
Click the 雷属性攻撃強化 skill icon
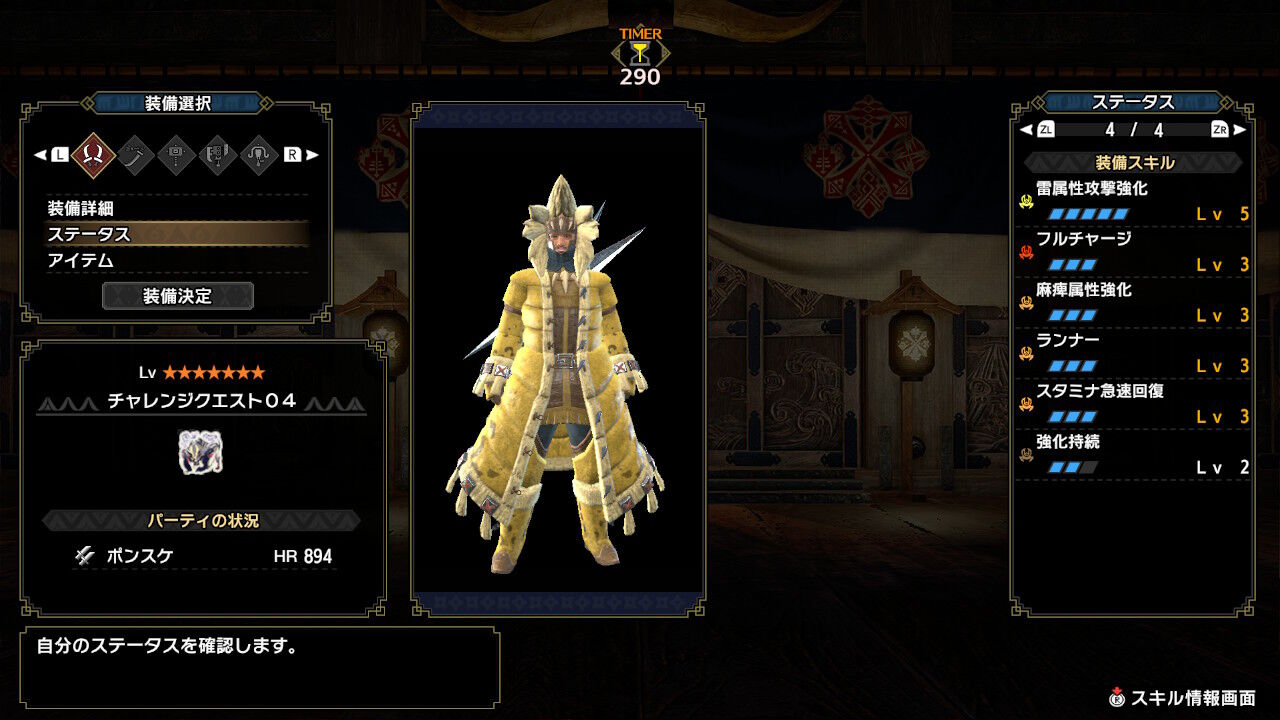[1027, 199]
